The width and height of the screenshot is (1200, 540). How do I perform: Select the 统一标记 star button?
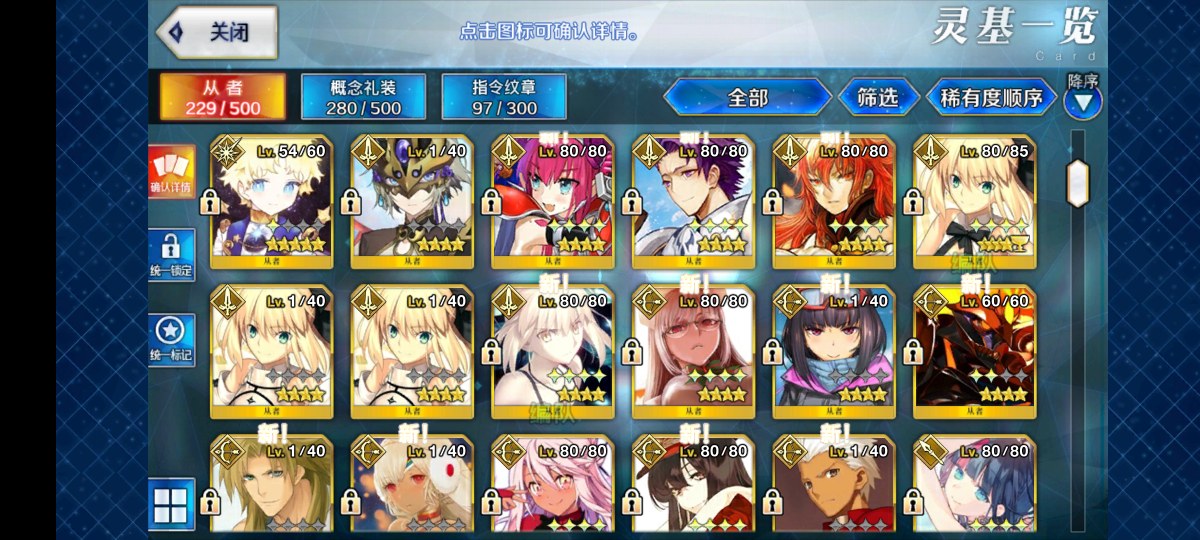[171, 340]
